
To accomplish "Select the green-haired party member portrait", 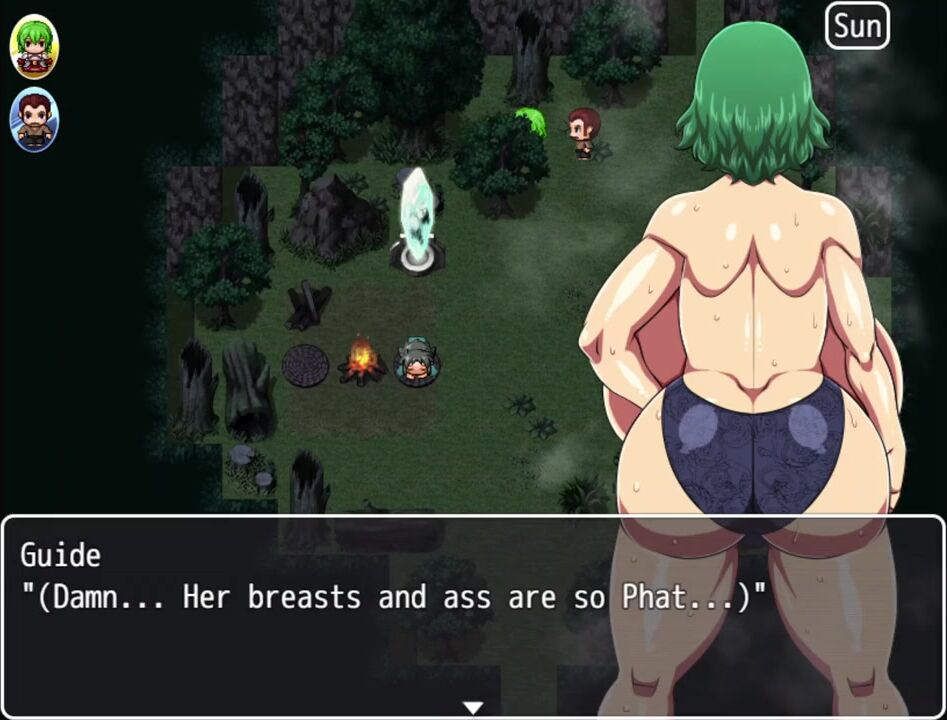I will pos(35,47).
